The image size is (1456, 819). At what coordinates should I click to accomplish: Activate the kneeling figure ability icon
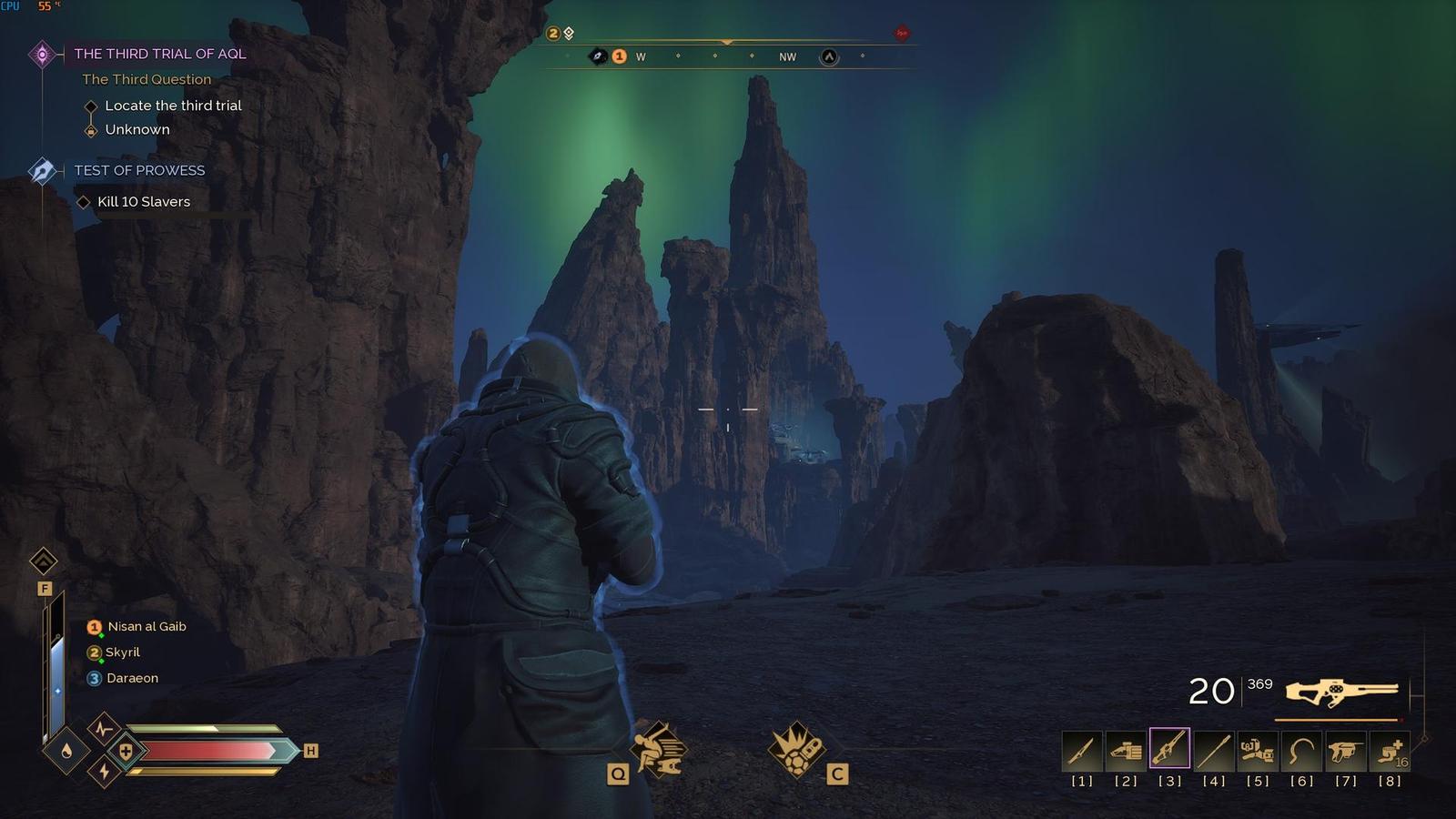[659, 749]
